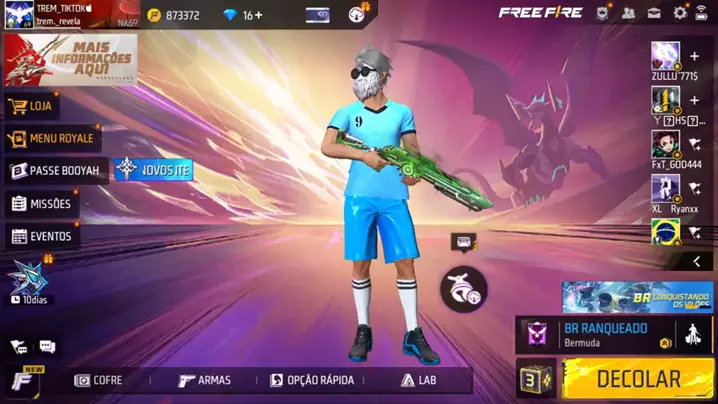This screenshot has width=718, height=404.
Task: Collapse the friends side panel arrow
Action: pos(696,261)
